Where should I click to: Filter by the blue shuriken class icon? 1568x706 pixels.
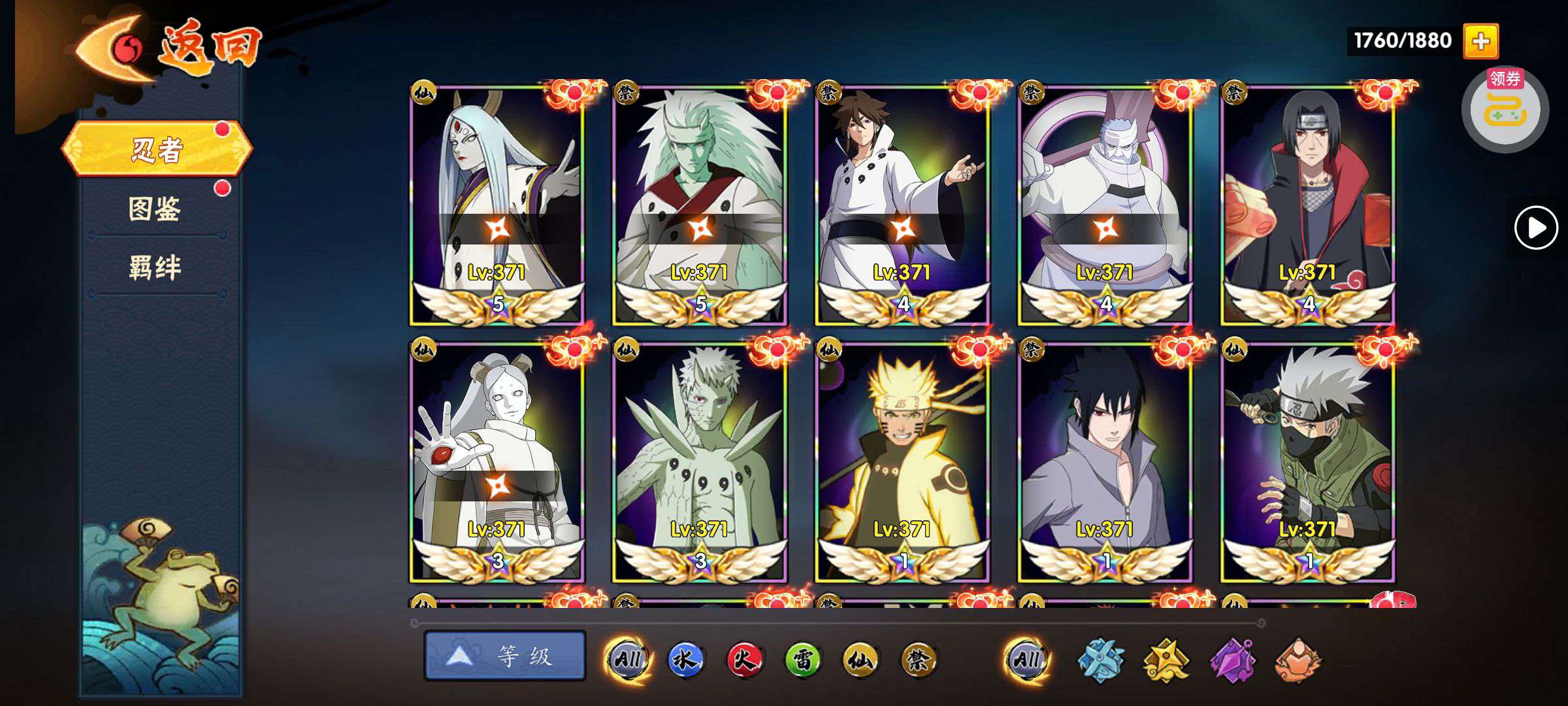point(1100,660)
